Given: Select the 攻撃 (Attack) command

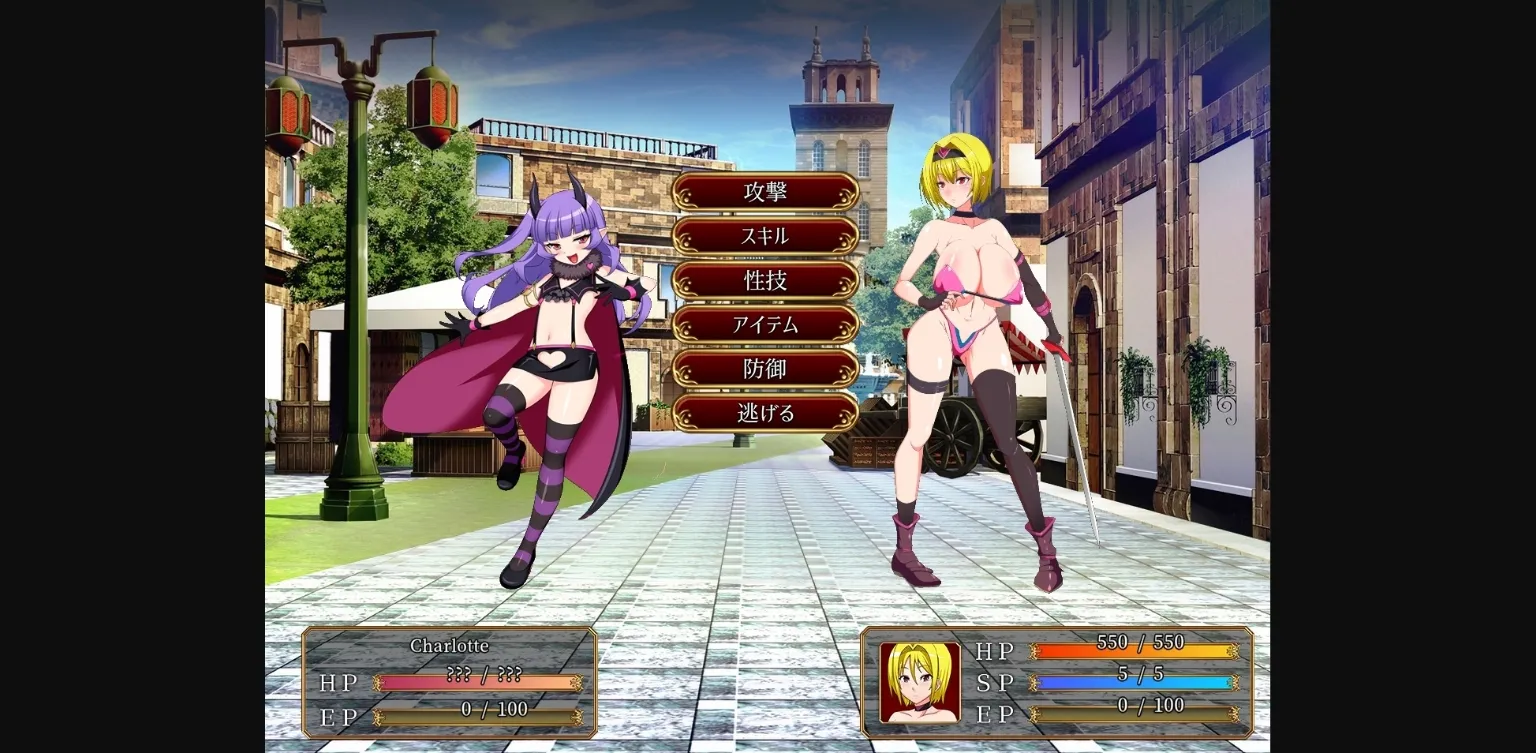Looking at the screenshot, I should pyautogui.click(x=767, y=192).
